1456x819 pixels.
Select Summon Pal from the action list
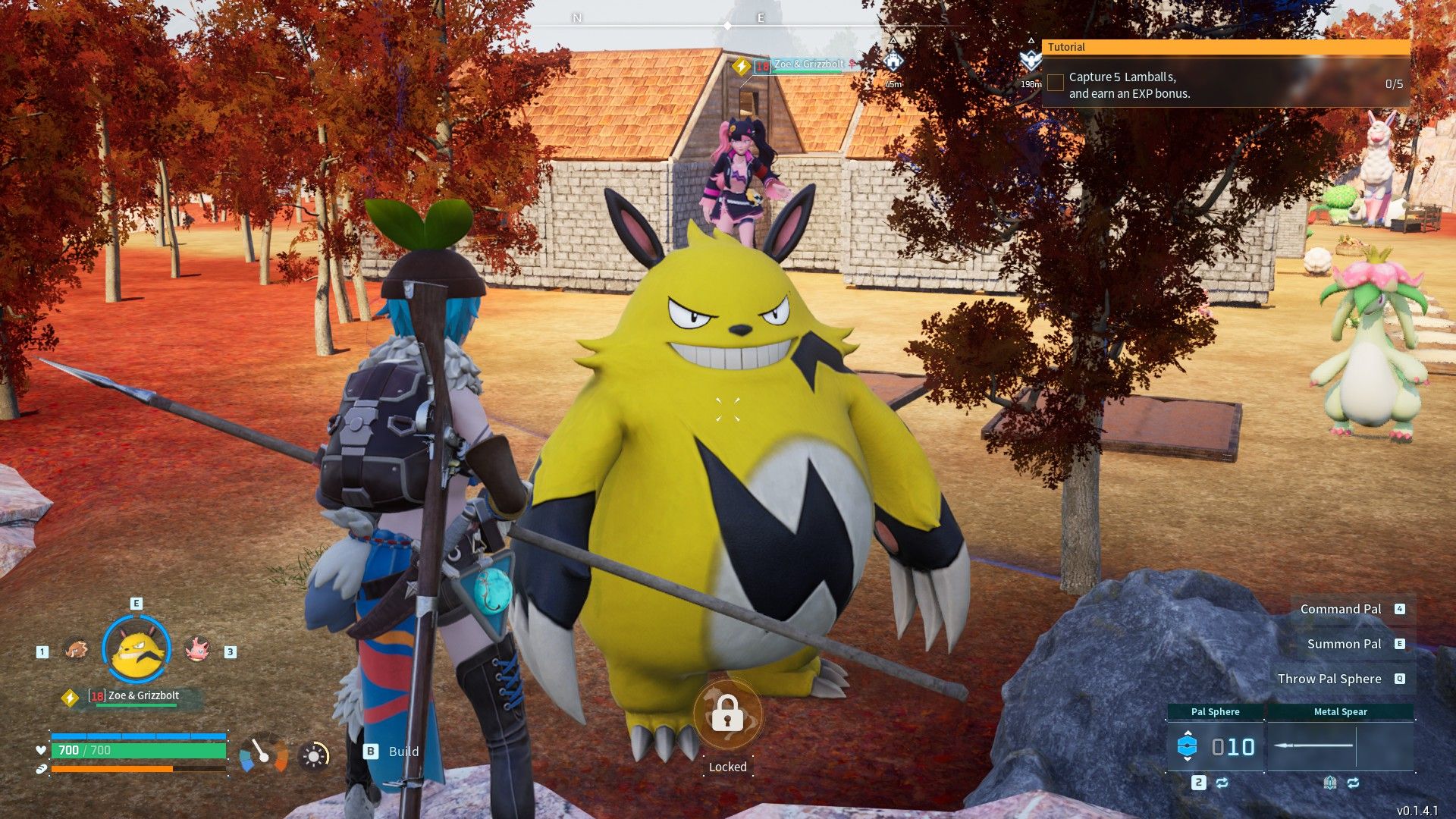1344,644
